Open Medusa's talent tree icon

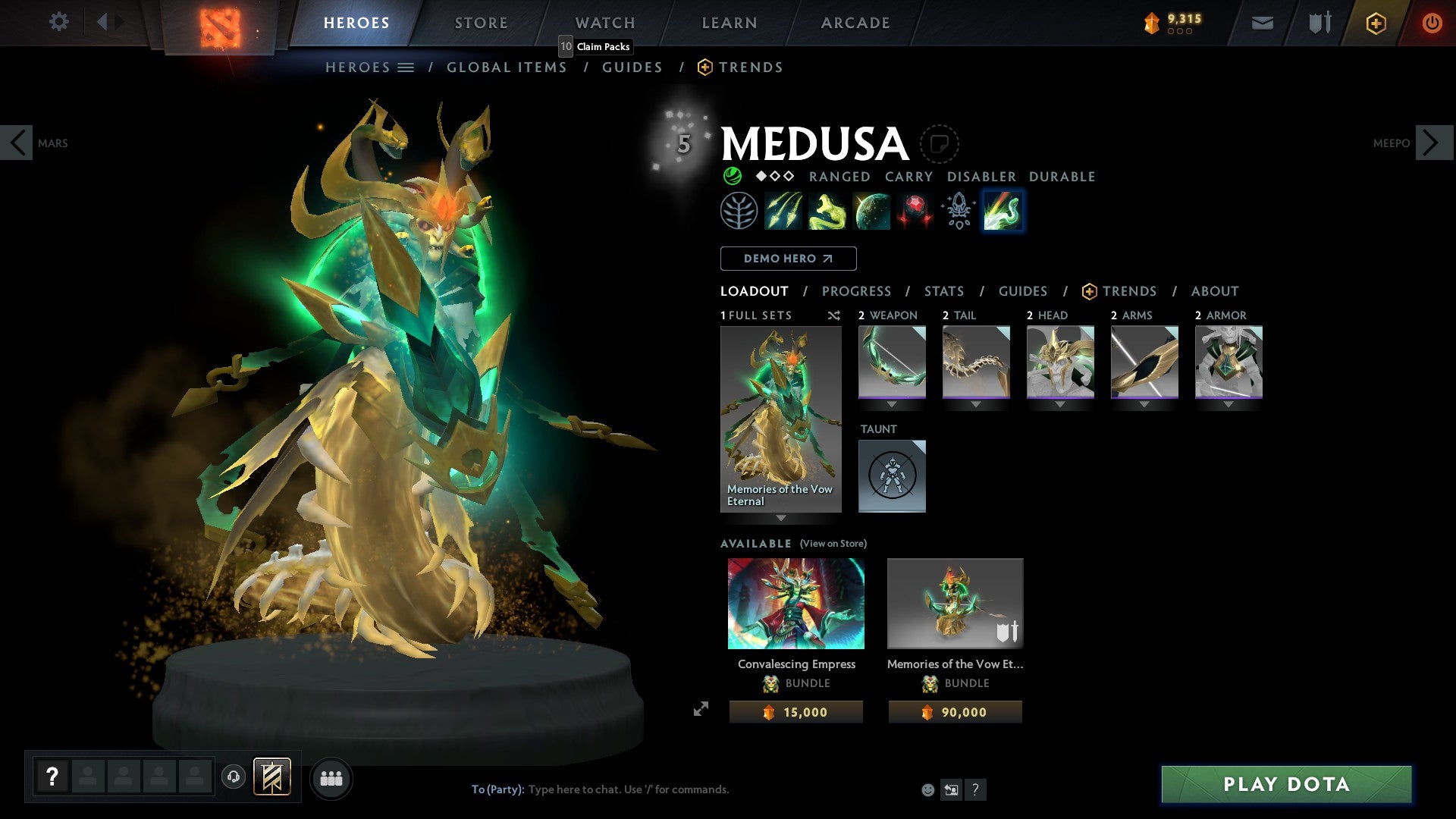pos(739,211)
